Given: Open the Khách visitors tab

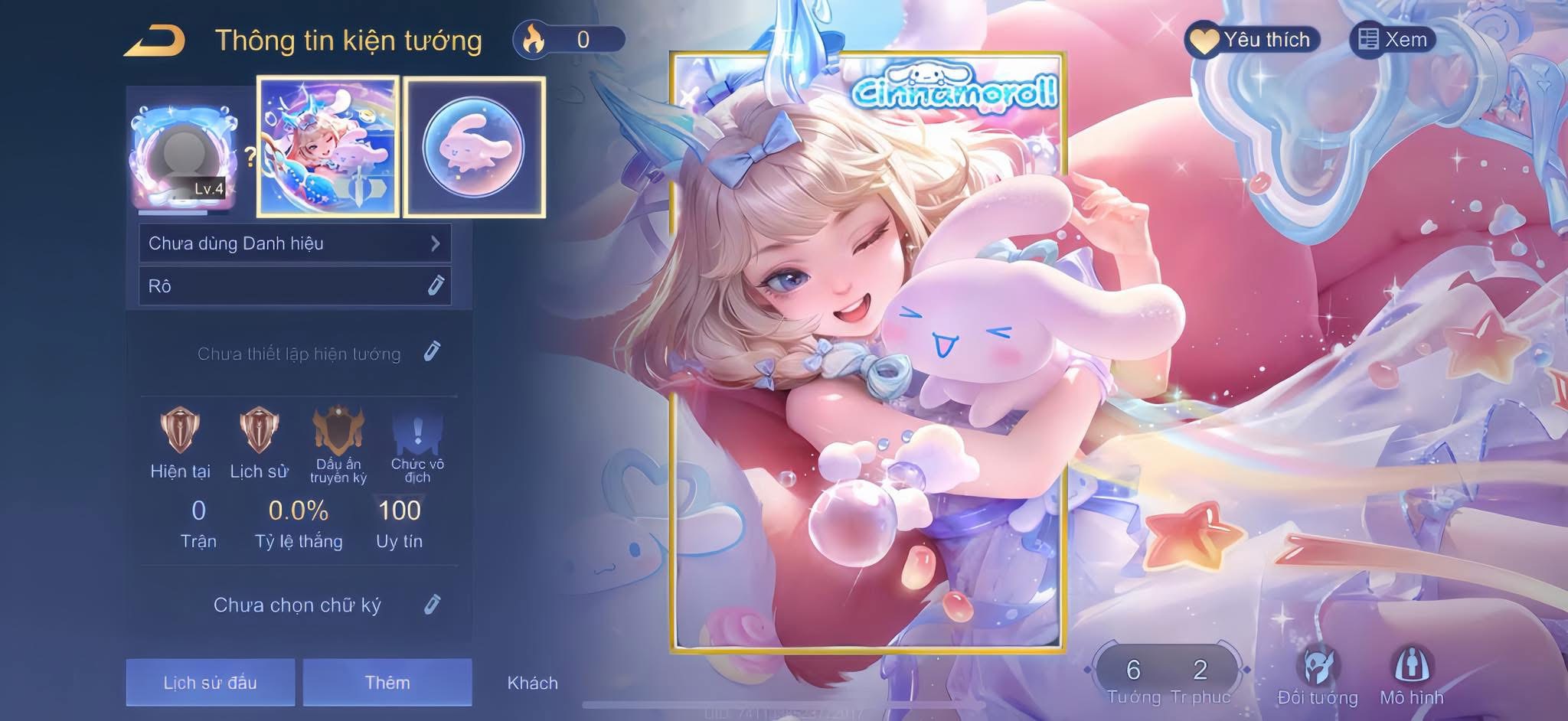Looking at the screenshot, I should (x=532, y=683).
